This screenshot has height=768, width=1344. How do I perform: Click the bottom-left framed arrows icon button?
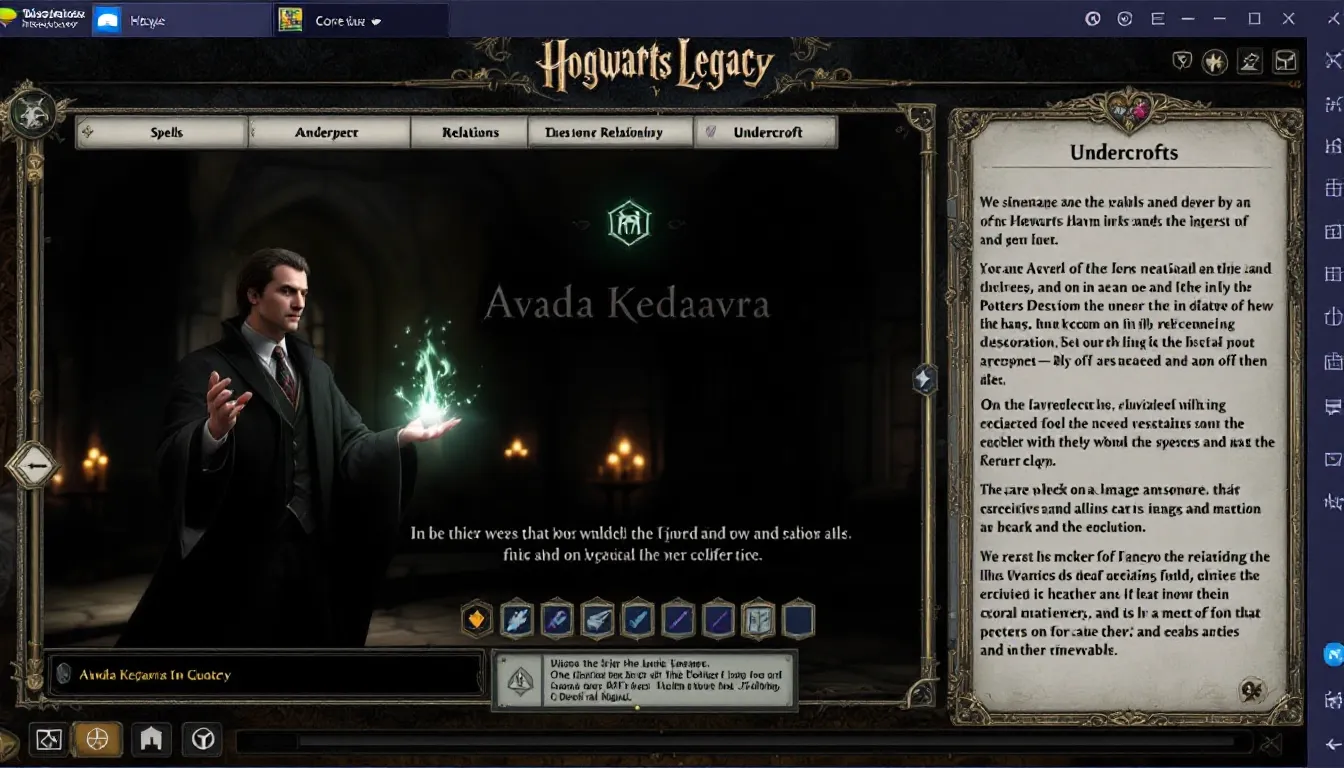48,739
